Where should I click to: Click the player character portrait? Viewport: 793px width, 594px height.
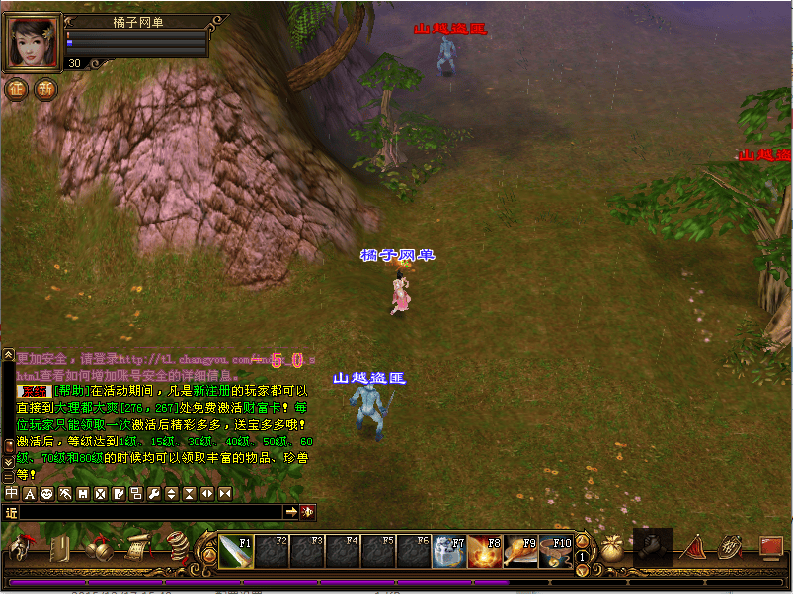(32, 42)
